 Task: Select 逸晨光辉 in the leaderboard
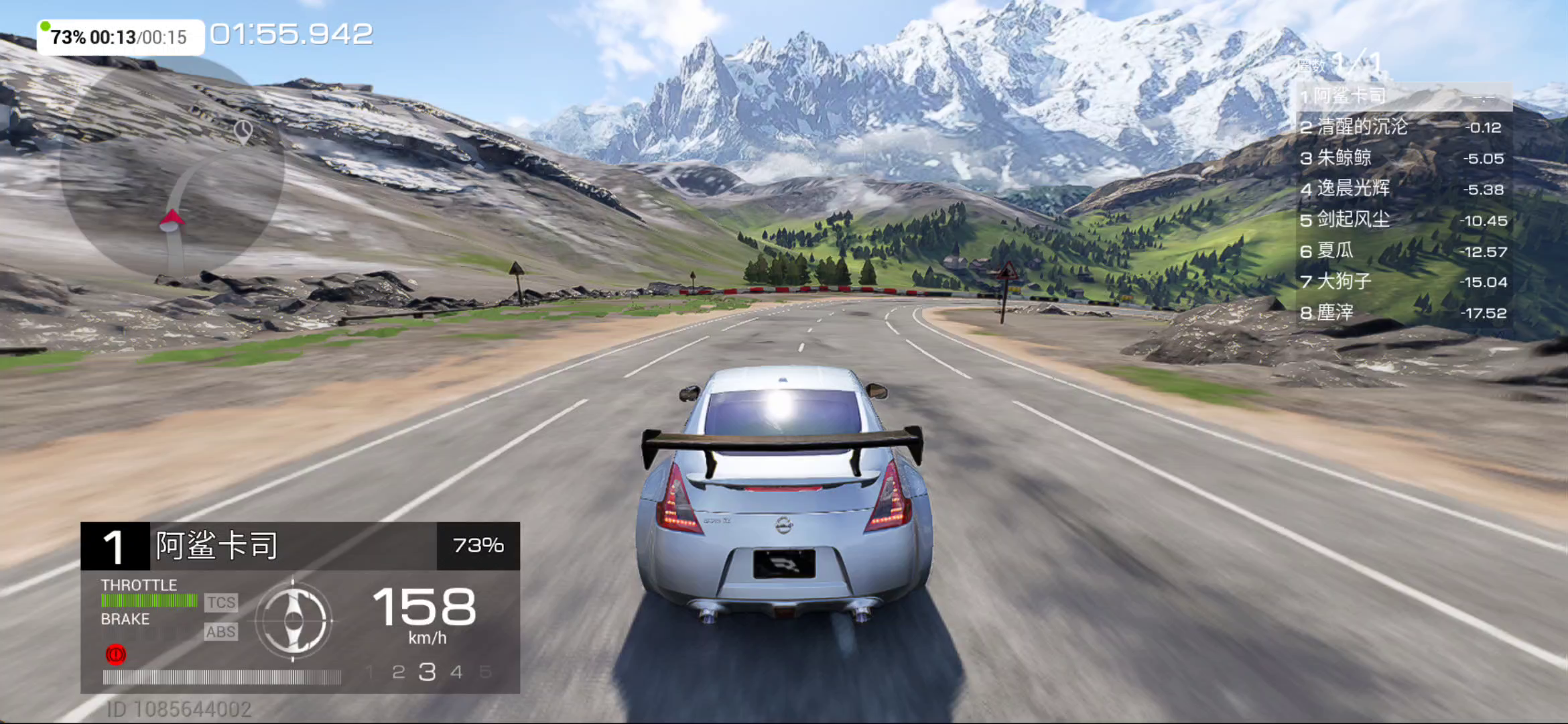point(1403,189)
